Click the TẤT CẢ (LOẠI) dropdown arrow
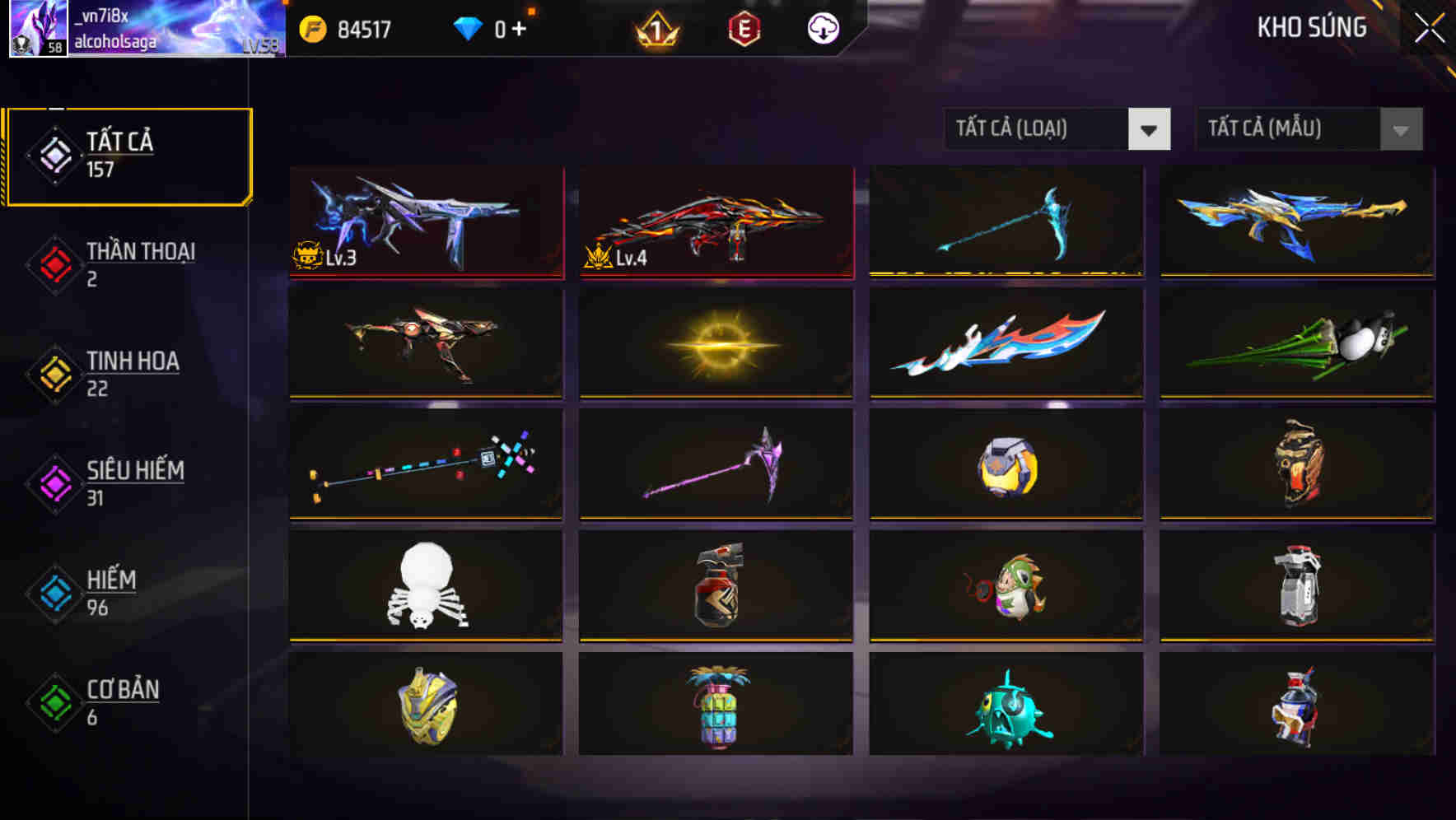Viewport: 1456px width, 820px height. pos(1151,129)
